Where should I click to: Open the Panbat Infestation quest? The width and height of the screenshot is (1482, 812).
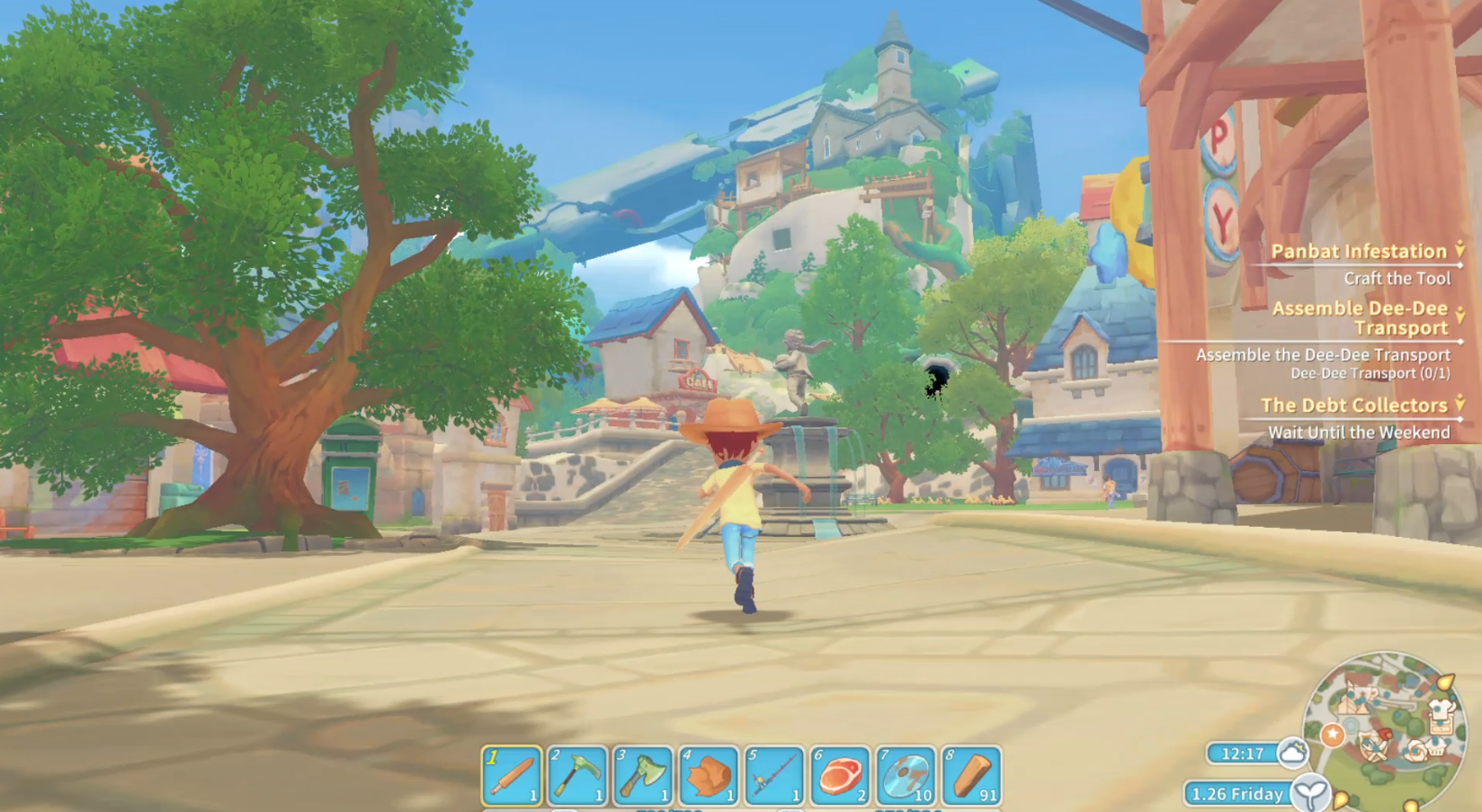[1358, 252]
